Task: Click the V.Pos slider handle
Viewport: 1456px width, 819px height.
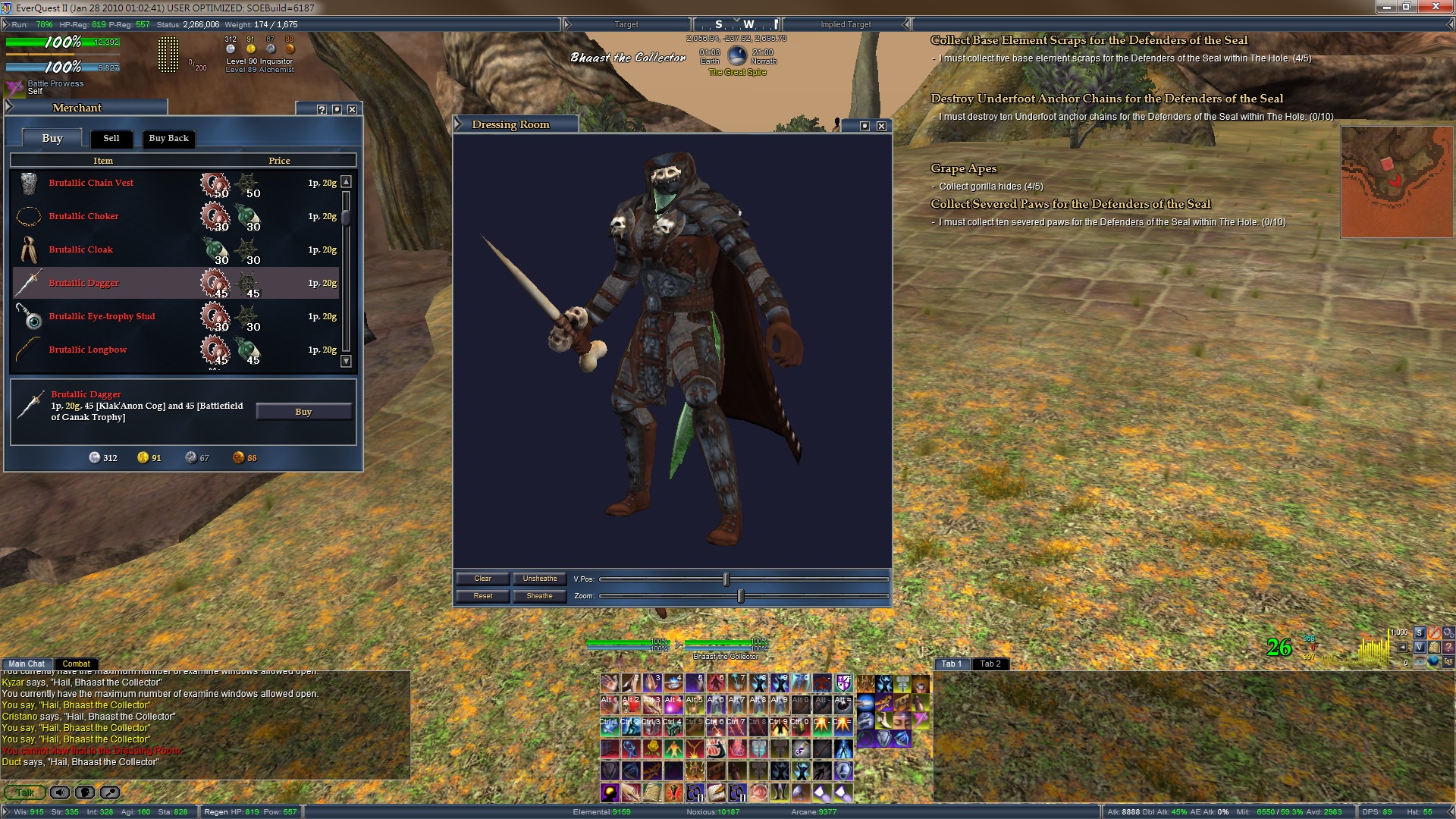Action: (726, 579)
